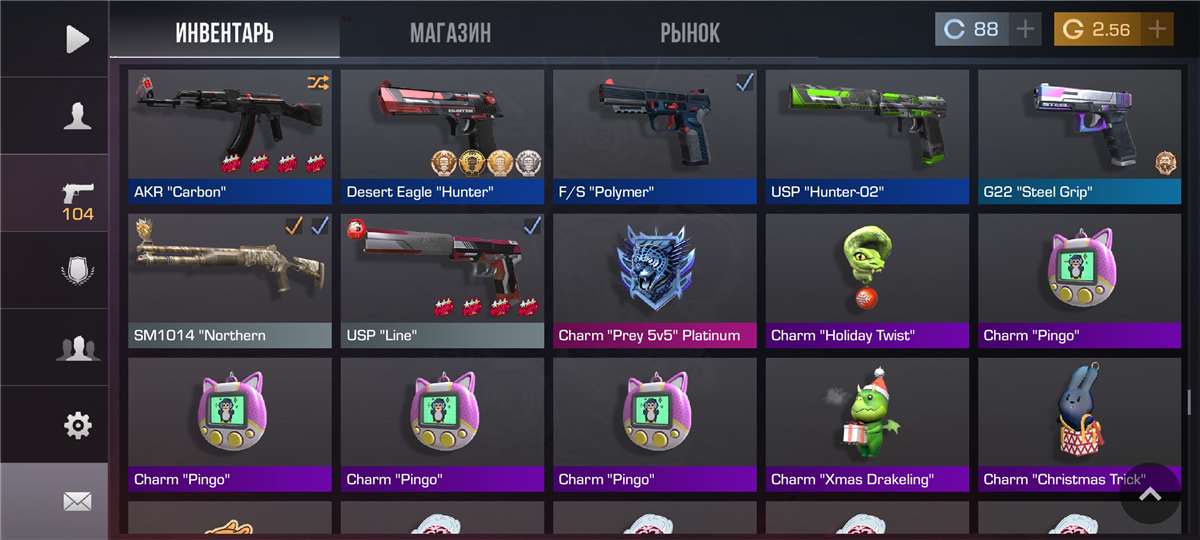Open the Рынок tab
1200x540 pixels.
click(x=690, y=32)
